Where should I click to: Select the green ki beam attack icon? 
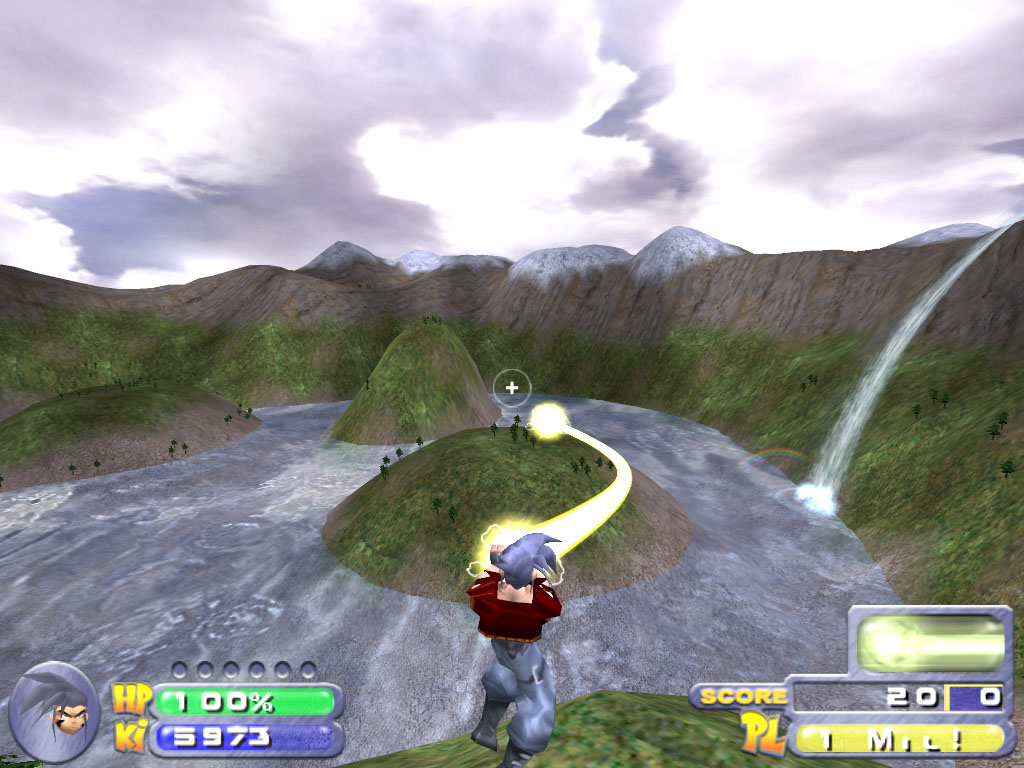click(930, 641)
